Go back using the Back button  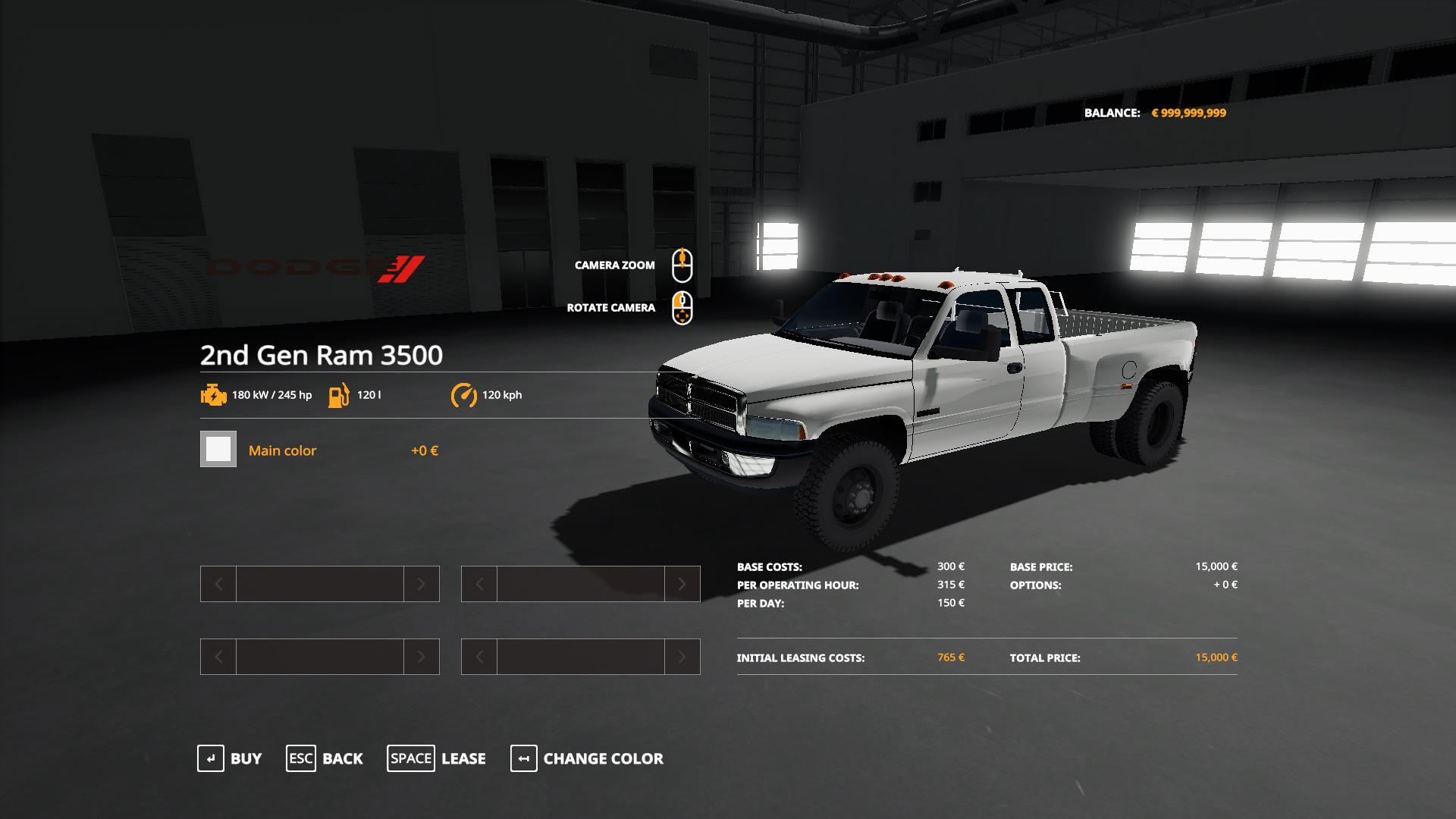click(x=325, y=758)
